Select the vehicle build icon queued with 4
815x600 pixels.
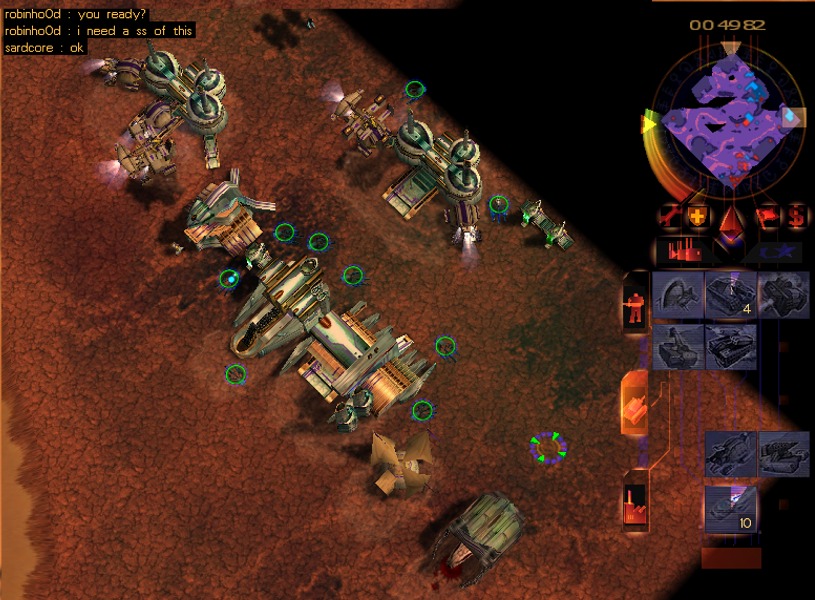pos(730,295)
